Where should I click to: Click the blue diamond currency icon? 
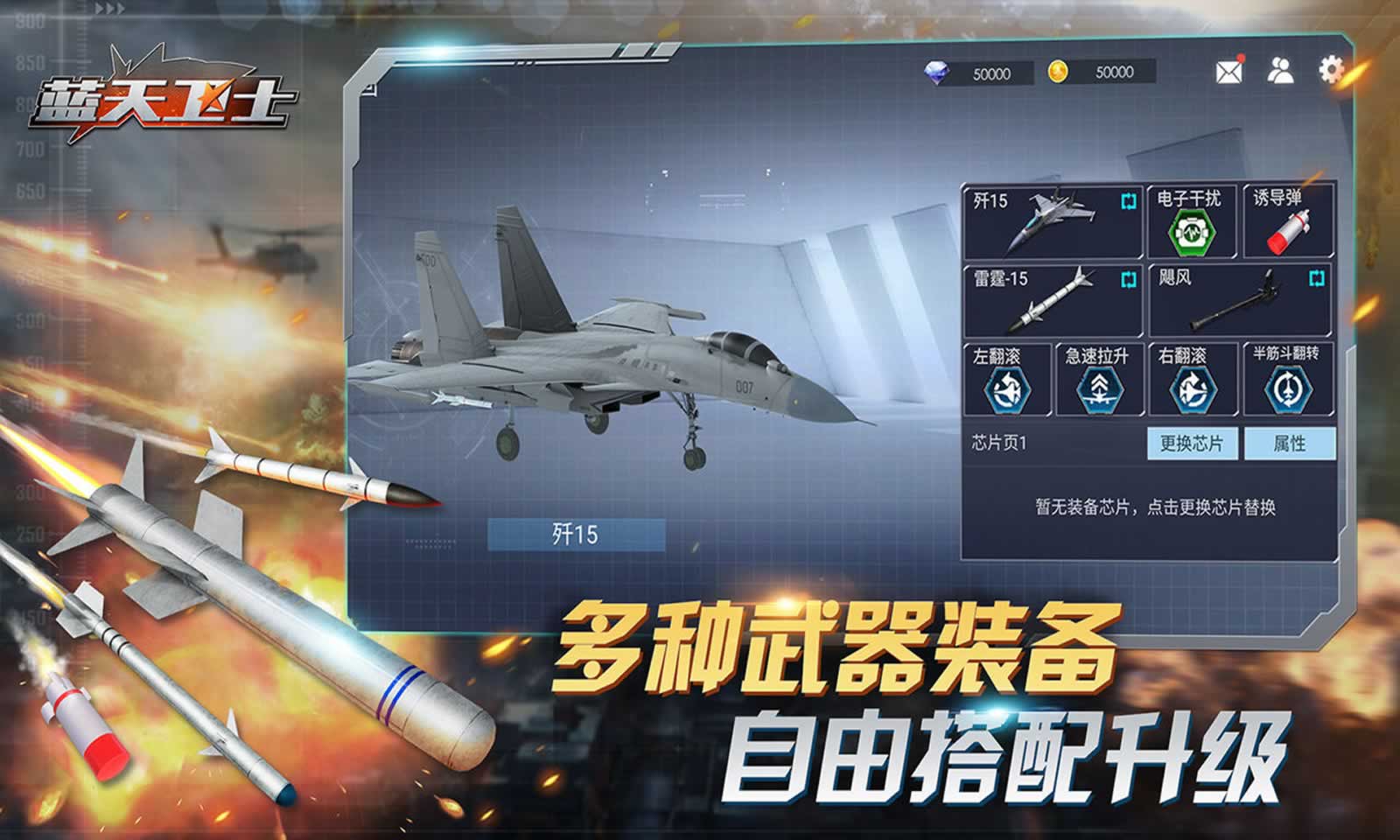(x=938, y=73)
